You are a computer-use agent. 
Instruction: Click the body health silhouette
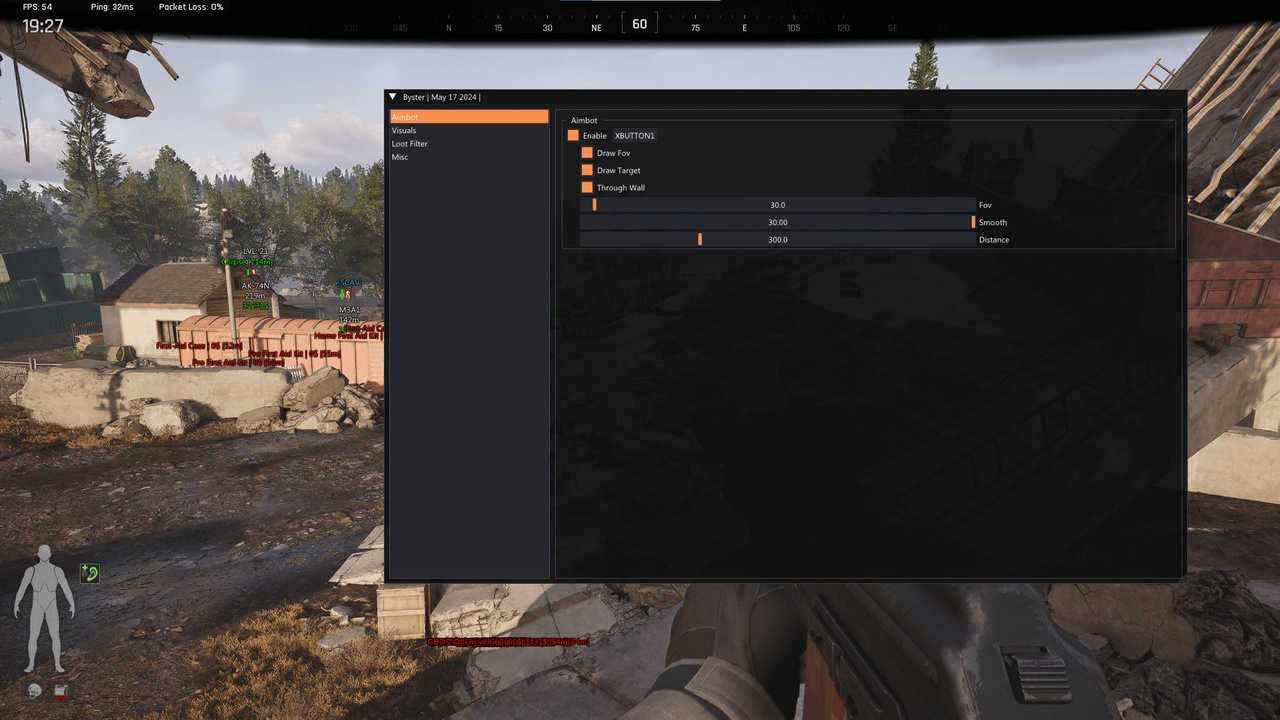(44, 608)
